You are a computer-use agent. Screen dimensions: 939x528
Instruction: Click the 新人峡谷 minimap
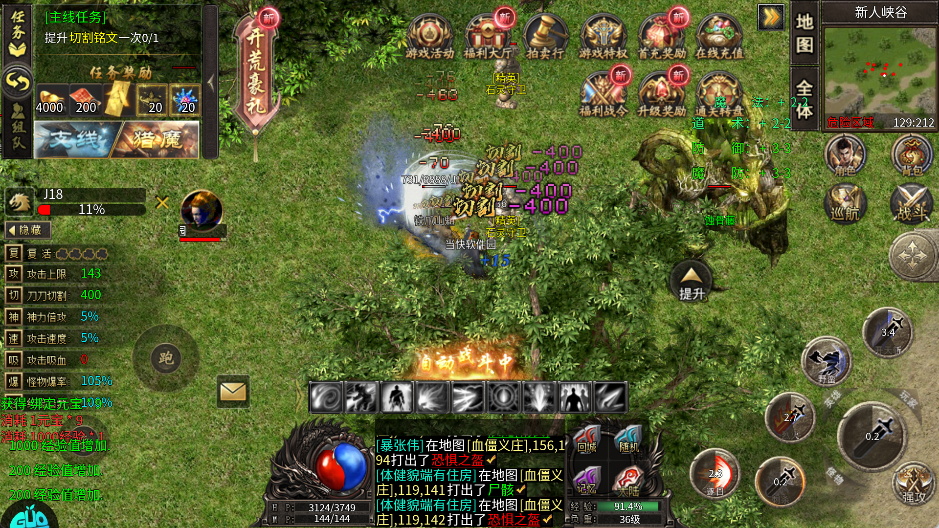866,72
